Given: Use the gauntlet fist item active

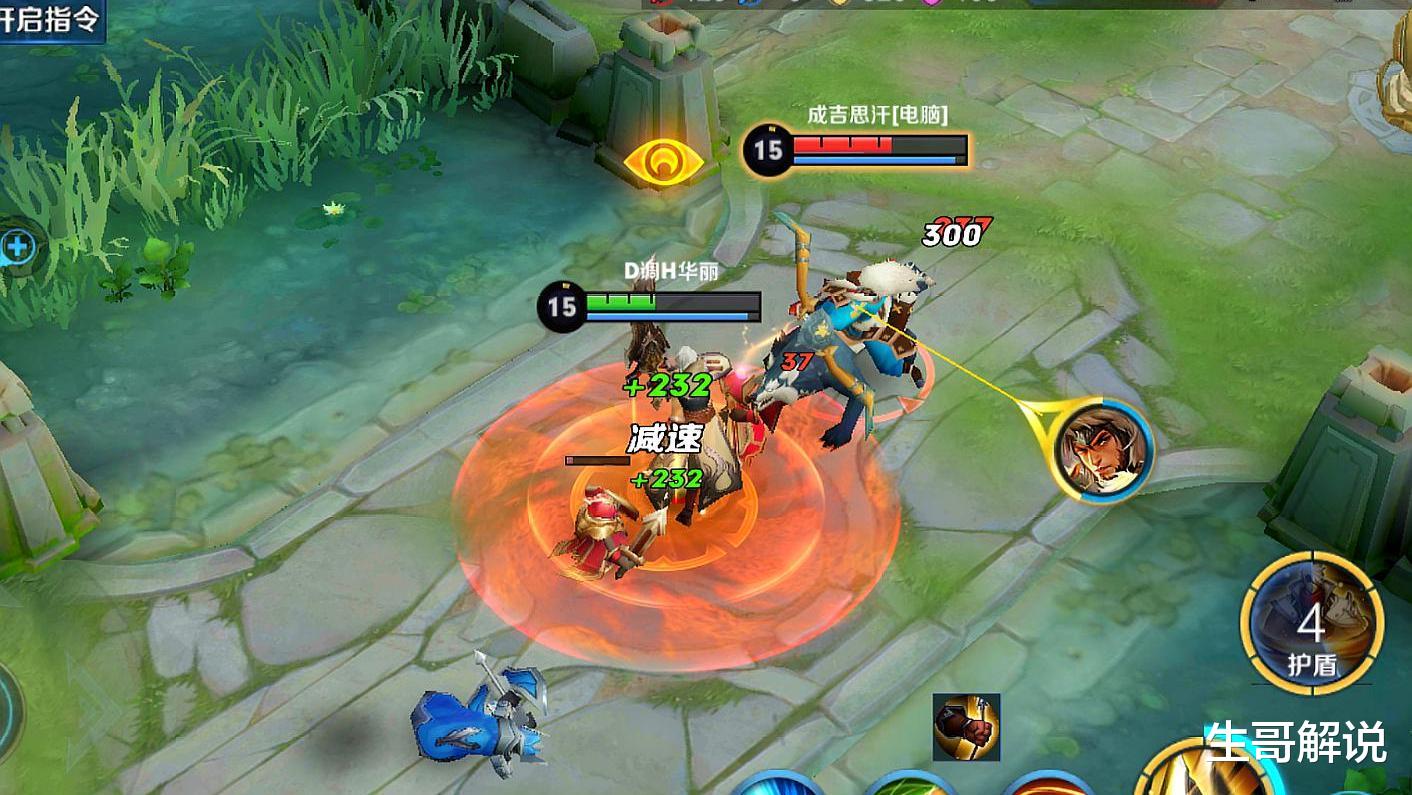Looking at the screenshot, I should (x=966, y=727).
